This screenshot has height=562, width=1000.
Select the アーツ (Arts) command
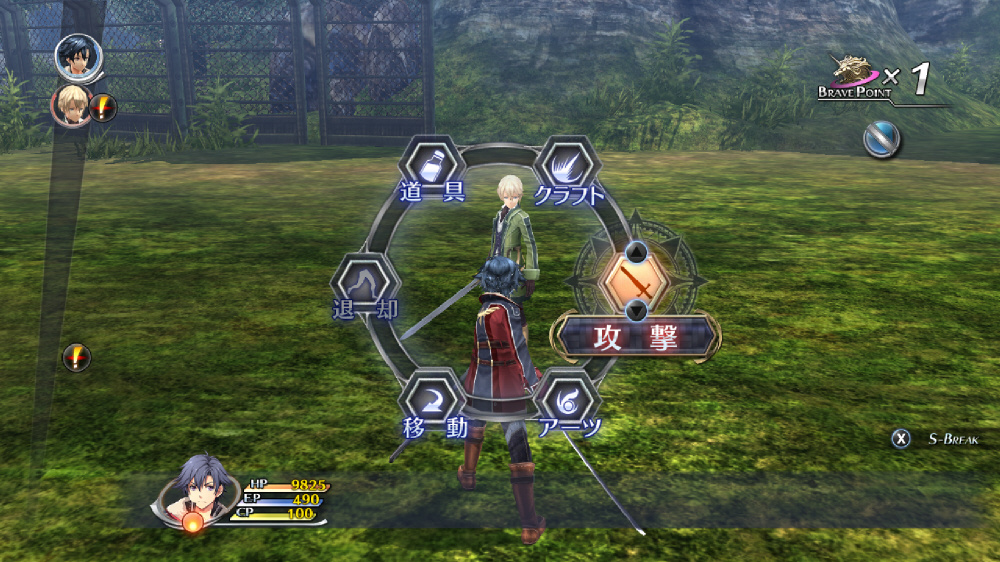[567, 401]
